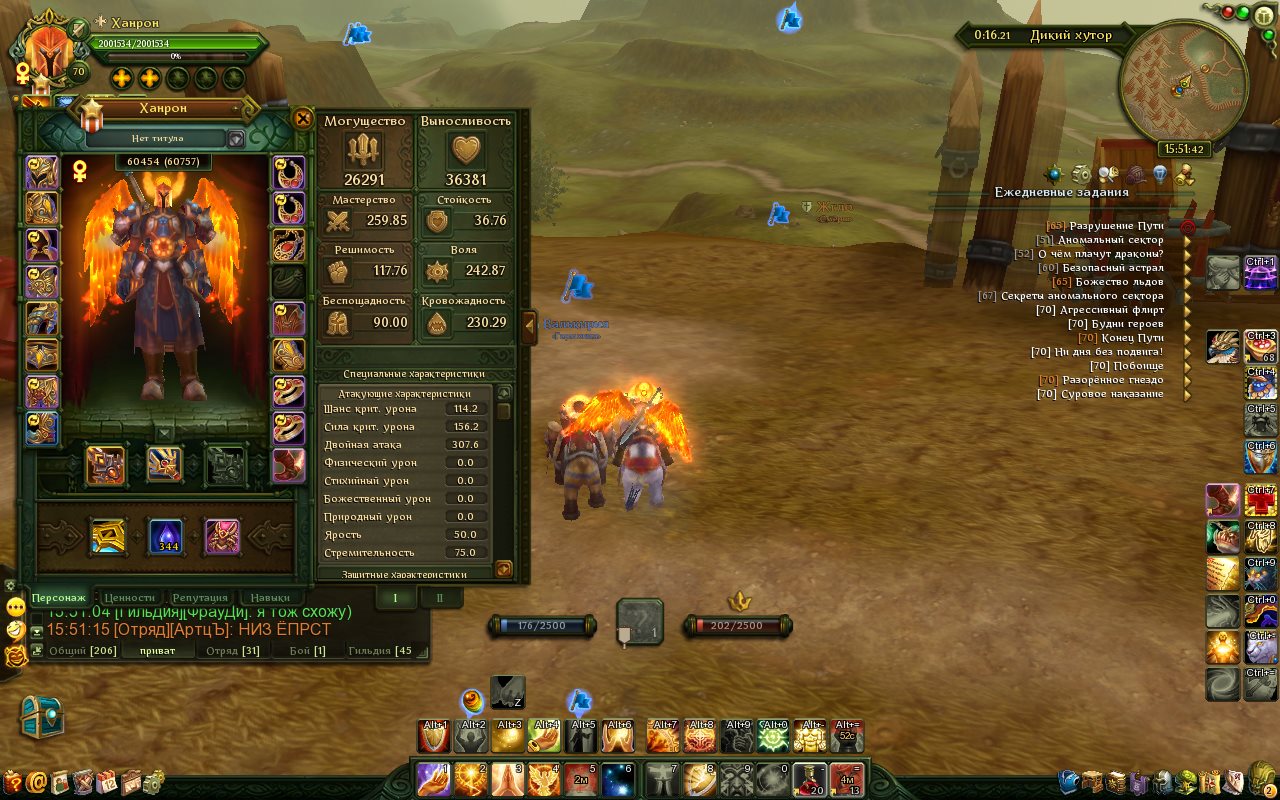The height and width of the screenshot is (800, 1280).
Task: Open the circular minimap
Action: [1183, 85]
